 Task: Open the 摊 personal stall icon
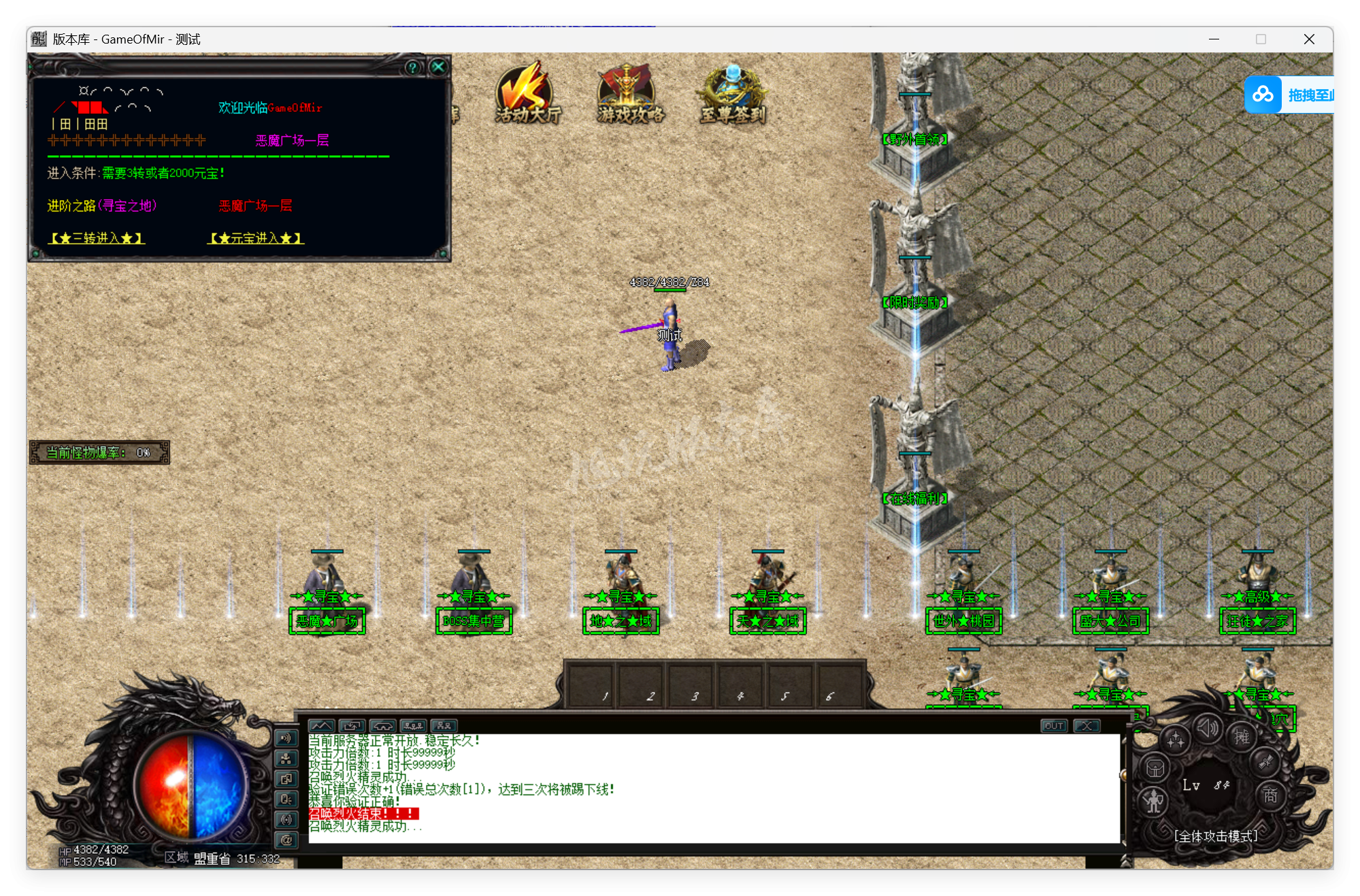click(1242, 738)
